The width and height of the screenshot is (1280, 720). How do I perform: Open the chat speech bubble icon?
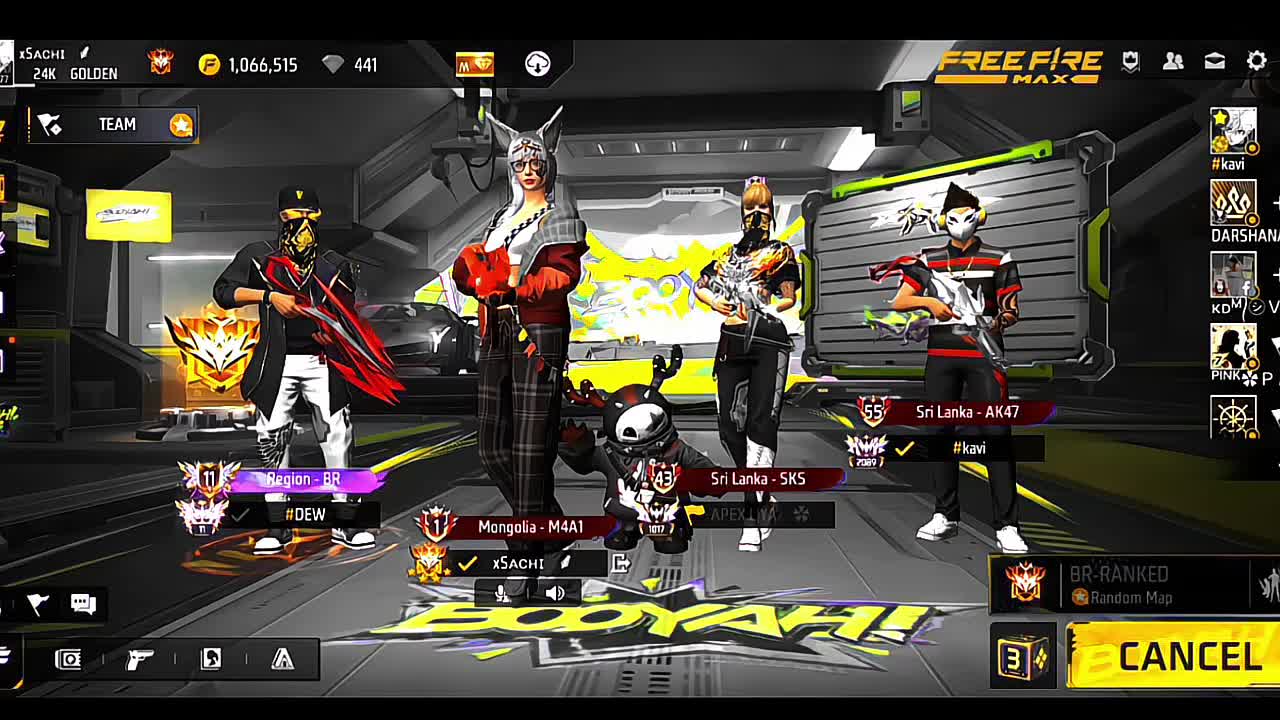click(x=83, y=603)
